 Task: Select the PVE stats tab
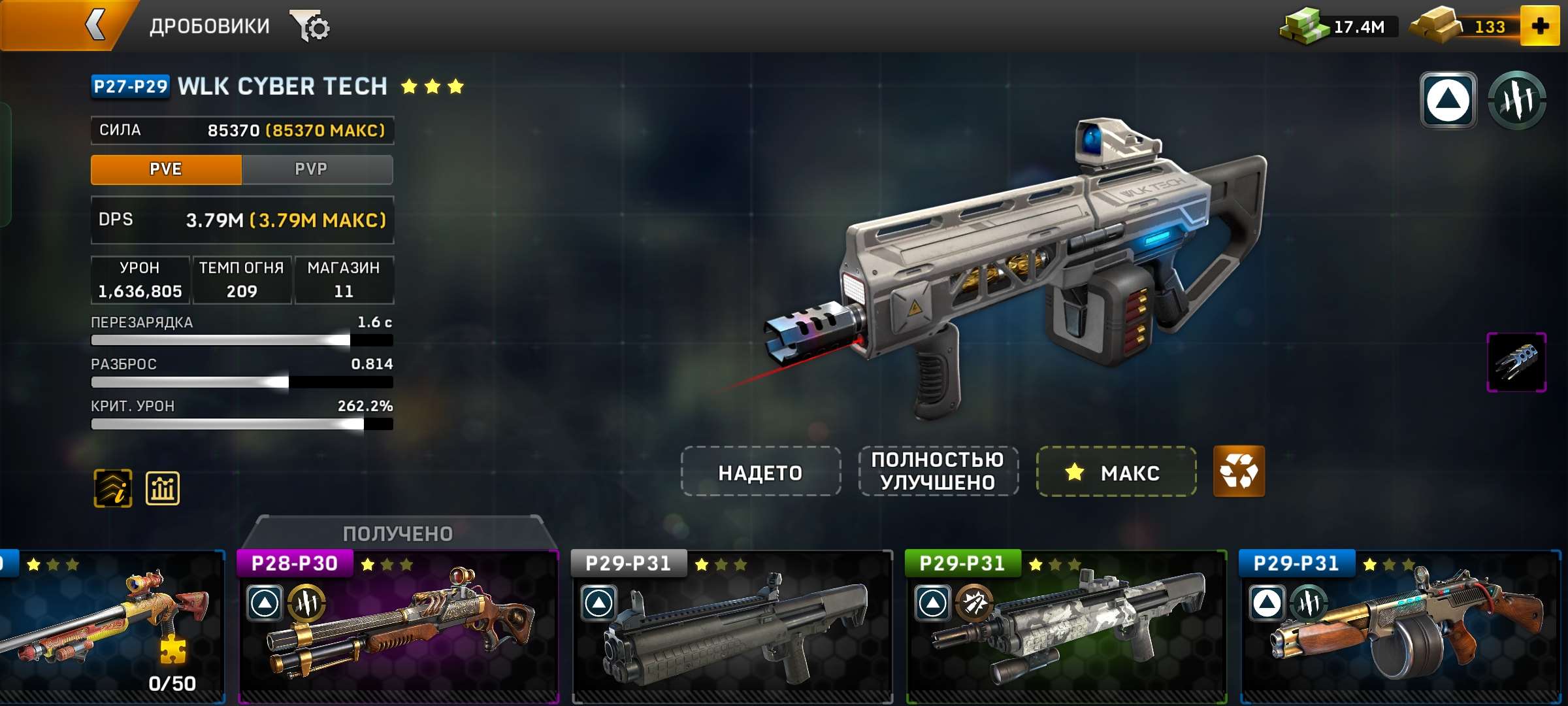pyautogui.click(x=166, y=169)
